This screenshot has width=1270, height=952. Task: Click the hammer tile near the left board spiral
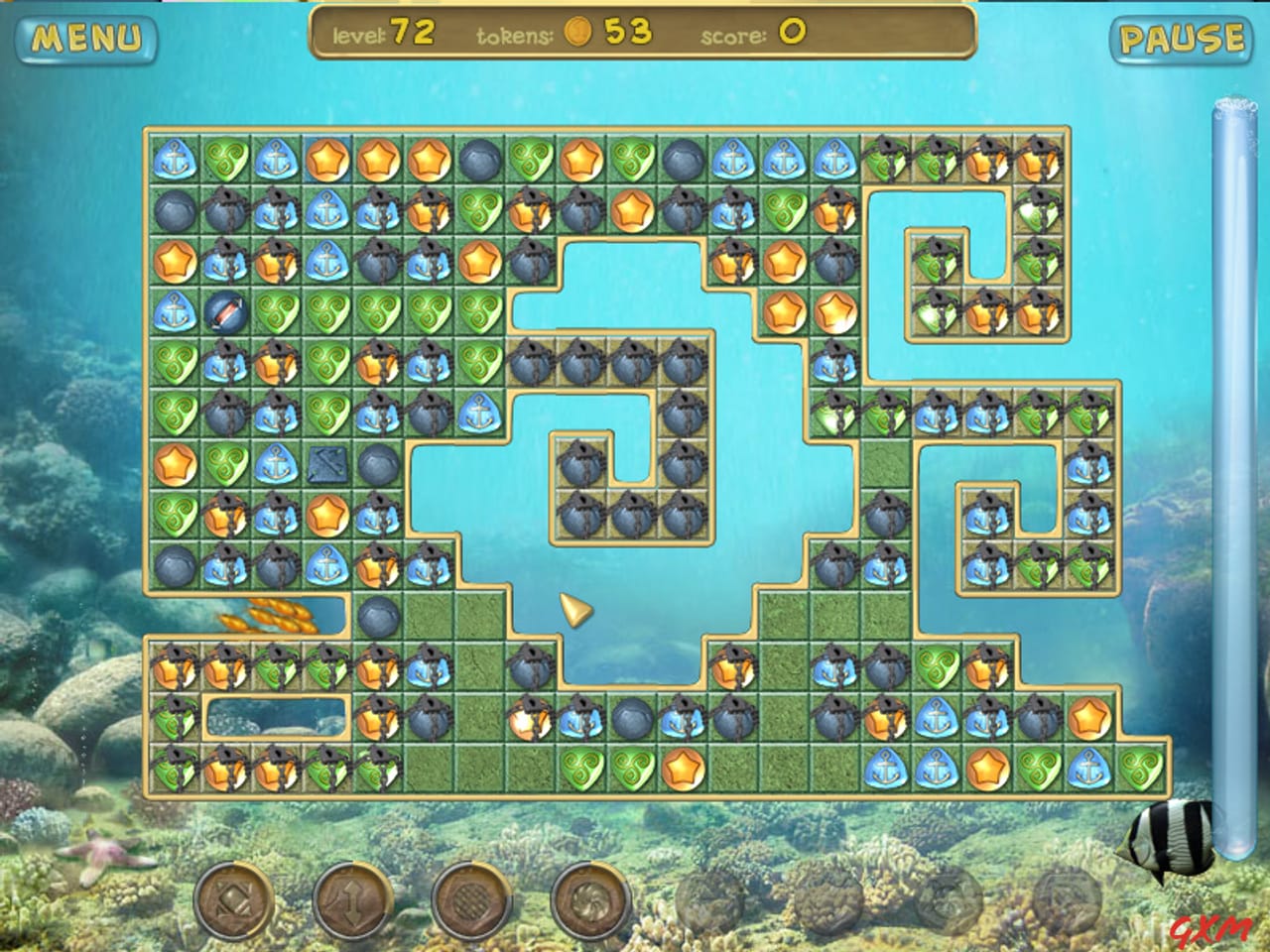327,463
